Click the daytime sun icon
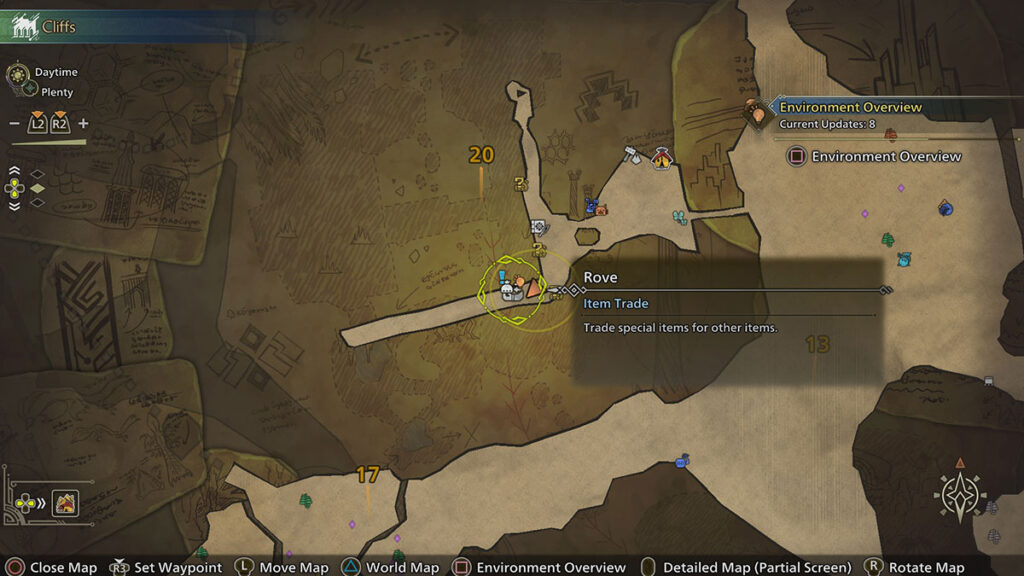1024x576 pixels. tap(17, 75)
